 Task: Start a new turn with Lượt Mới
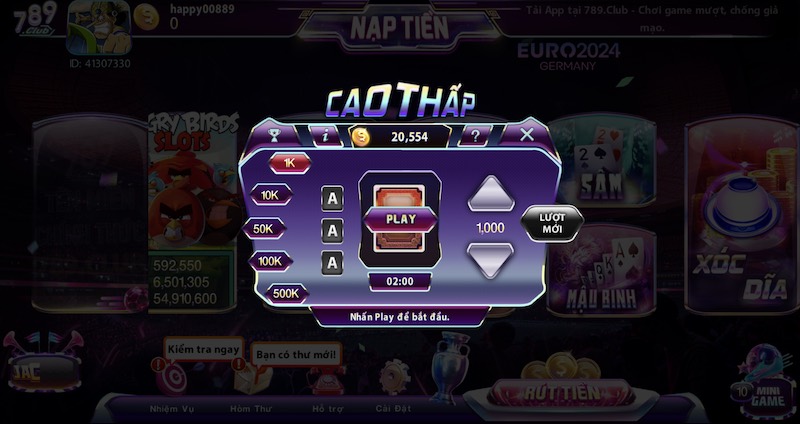552,224
